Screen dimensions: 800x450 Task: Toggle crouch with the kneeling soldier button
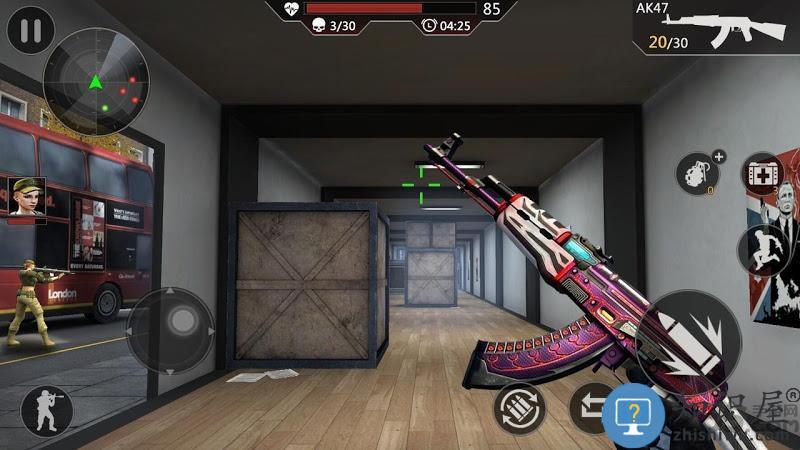click(47, 411)
